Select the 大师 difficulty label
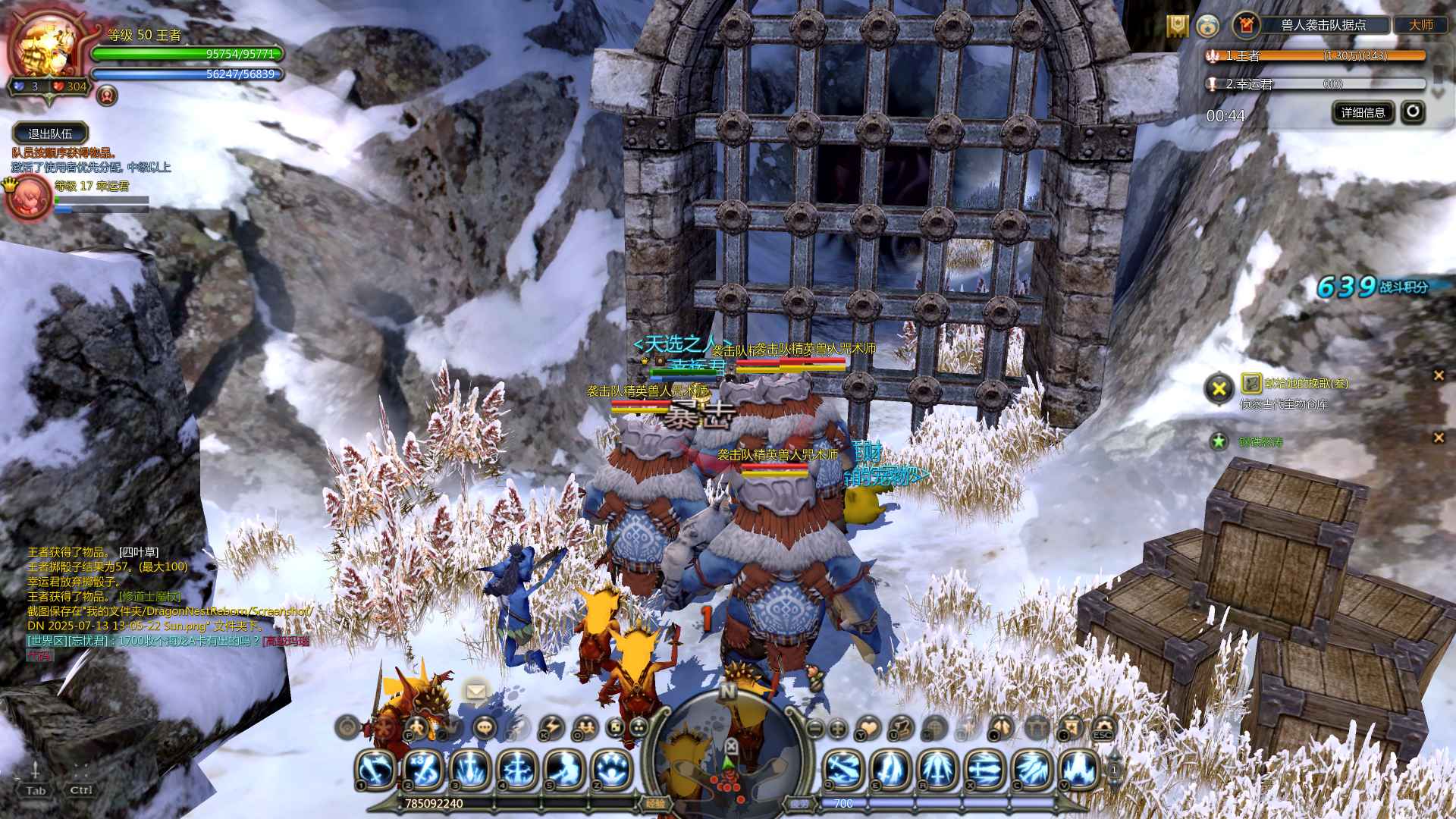1456x819 pixels. (x=1420, y=25)
